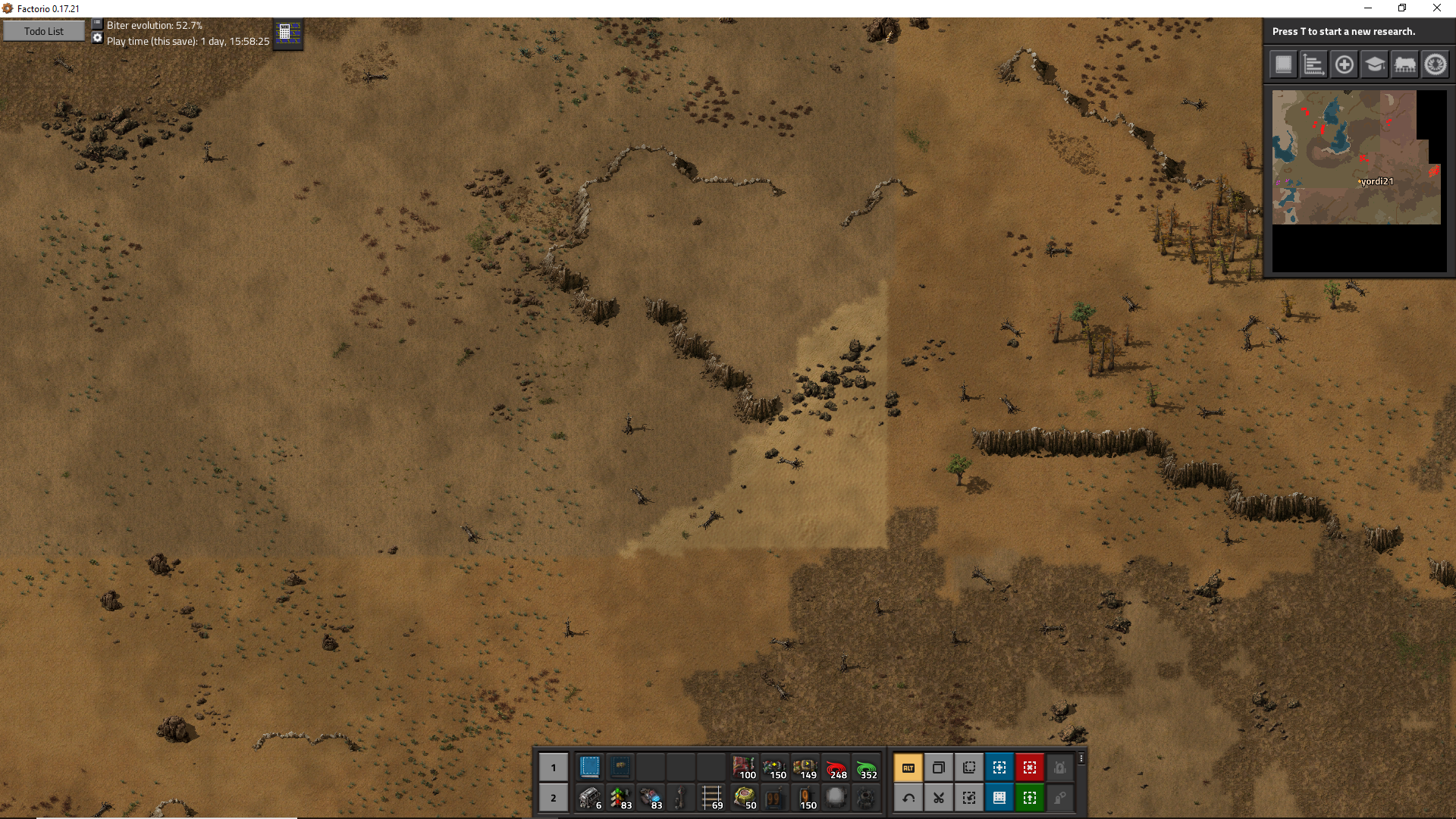Select the red wire stack of 248
The height and width of the screenshot is (819, 1456).
(x=836, y=767)
